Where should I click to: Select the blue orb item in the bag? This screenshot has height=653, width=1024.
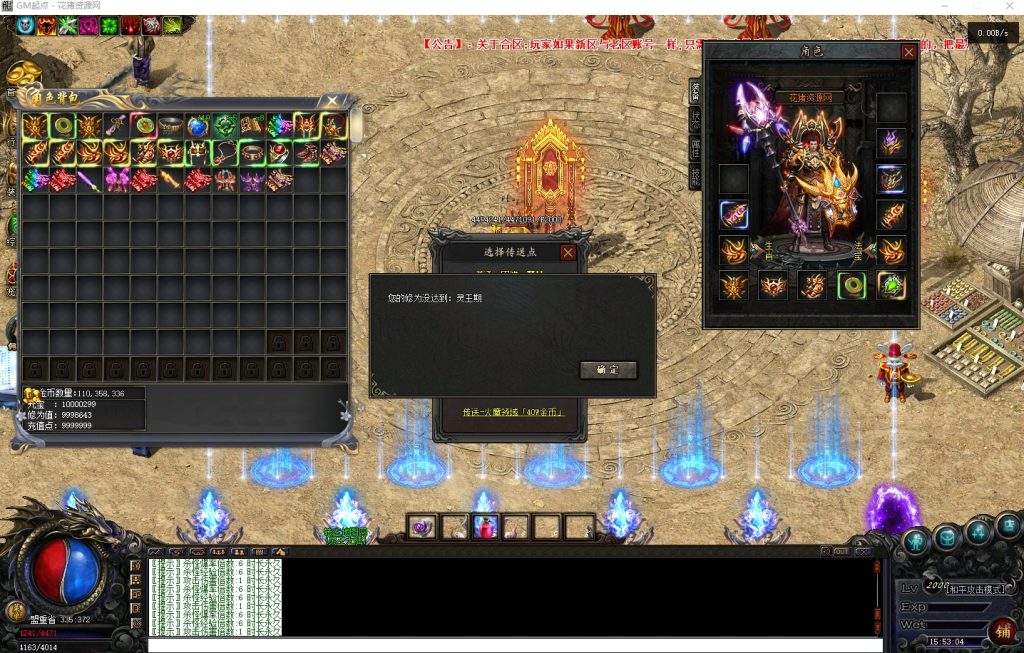click(197, 127)
